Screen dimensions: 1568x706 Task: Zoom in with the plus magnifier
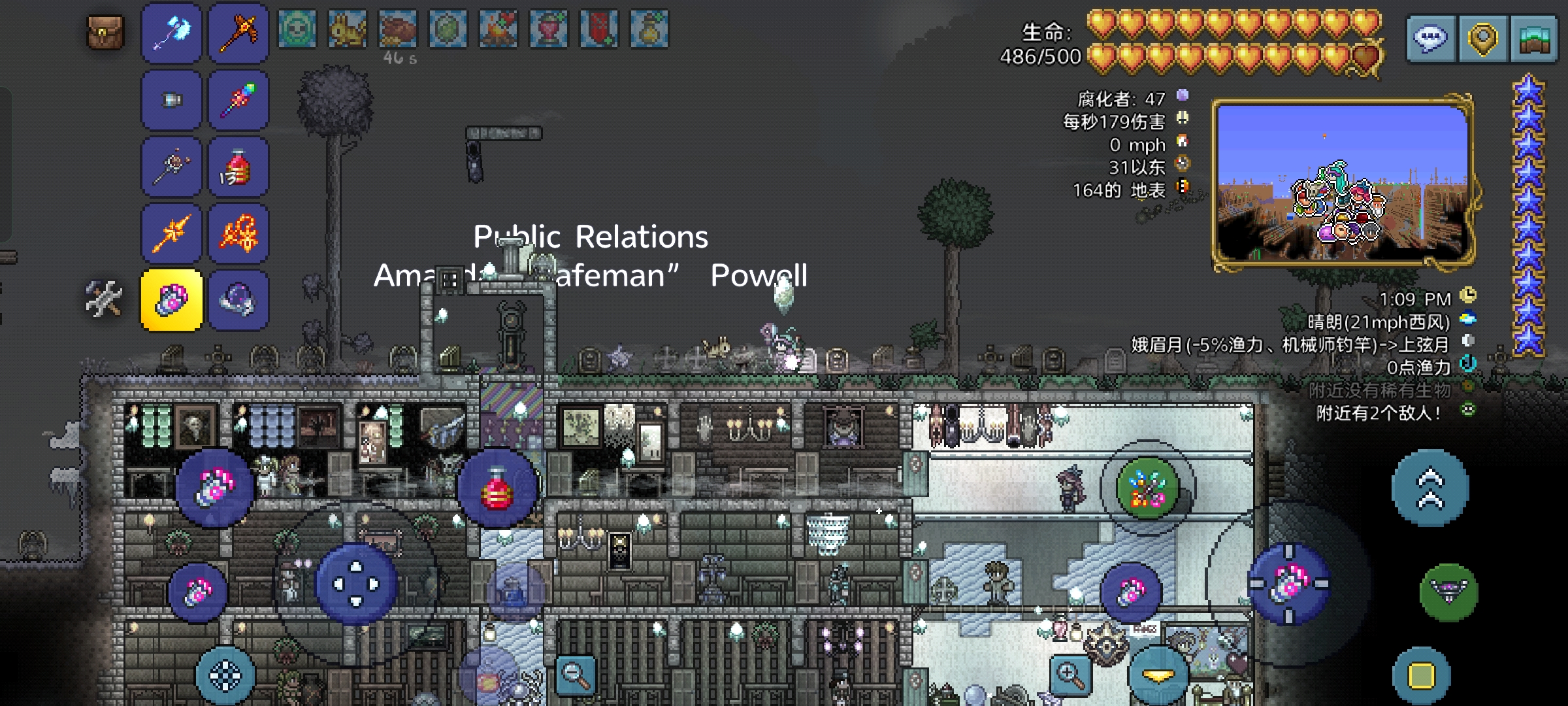tap(1071, 673)
